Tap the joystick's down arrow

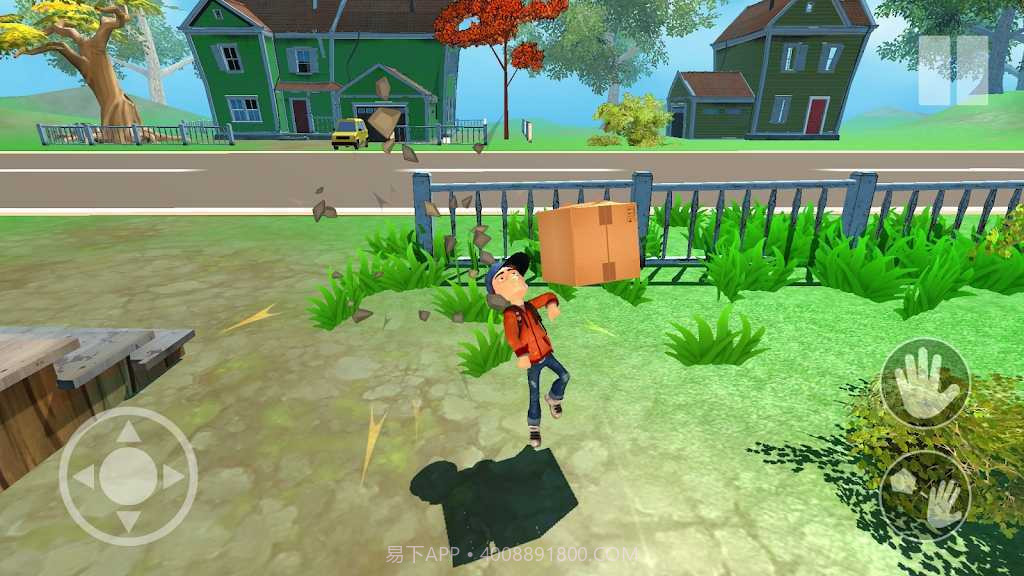[x=128, y=520]
